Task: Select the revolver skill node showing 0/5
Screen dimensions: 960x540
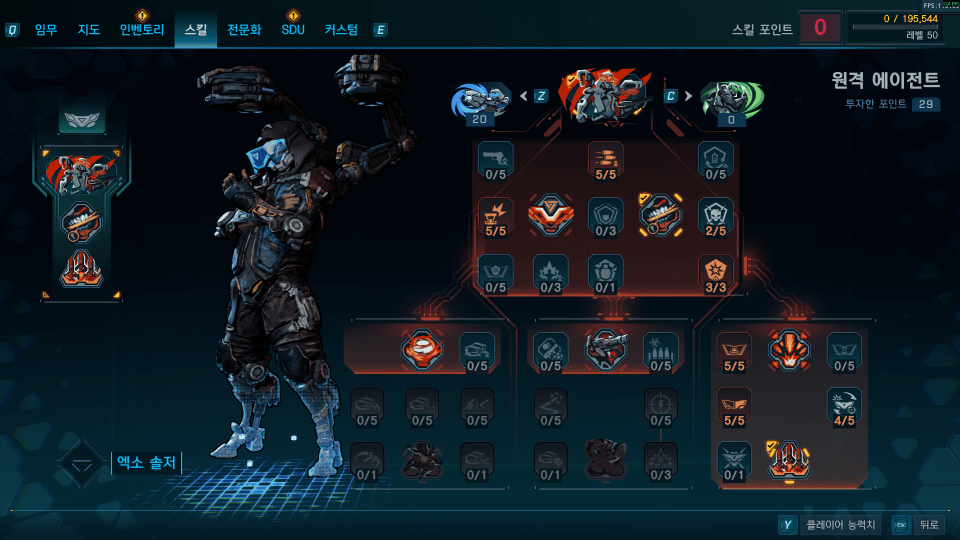Action: [496, 158]
